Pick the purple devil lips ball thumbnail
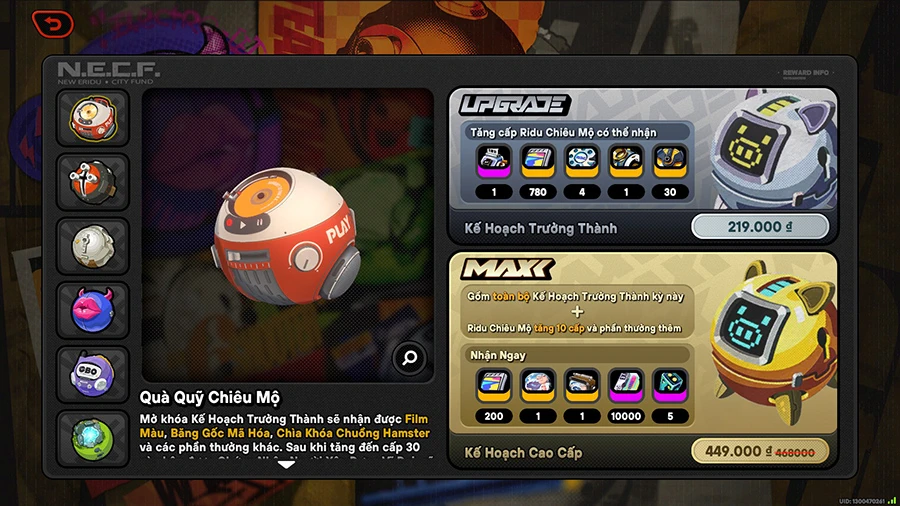The image size is (900, 506). [92, 310]
